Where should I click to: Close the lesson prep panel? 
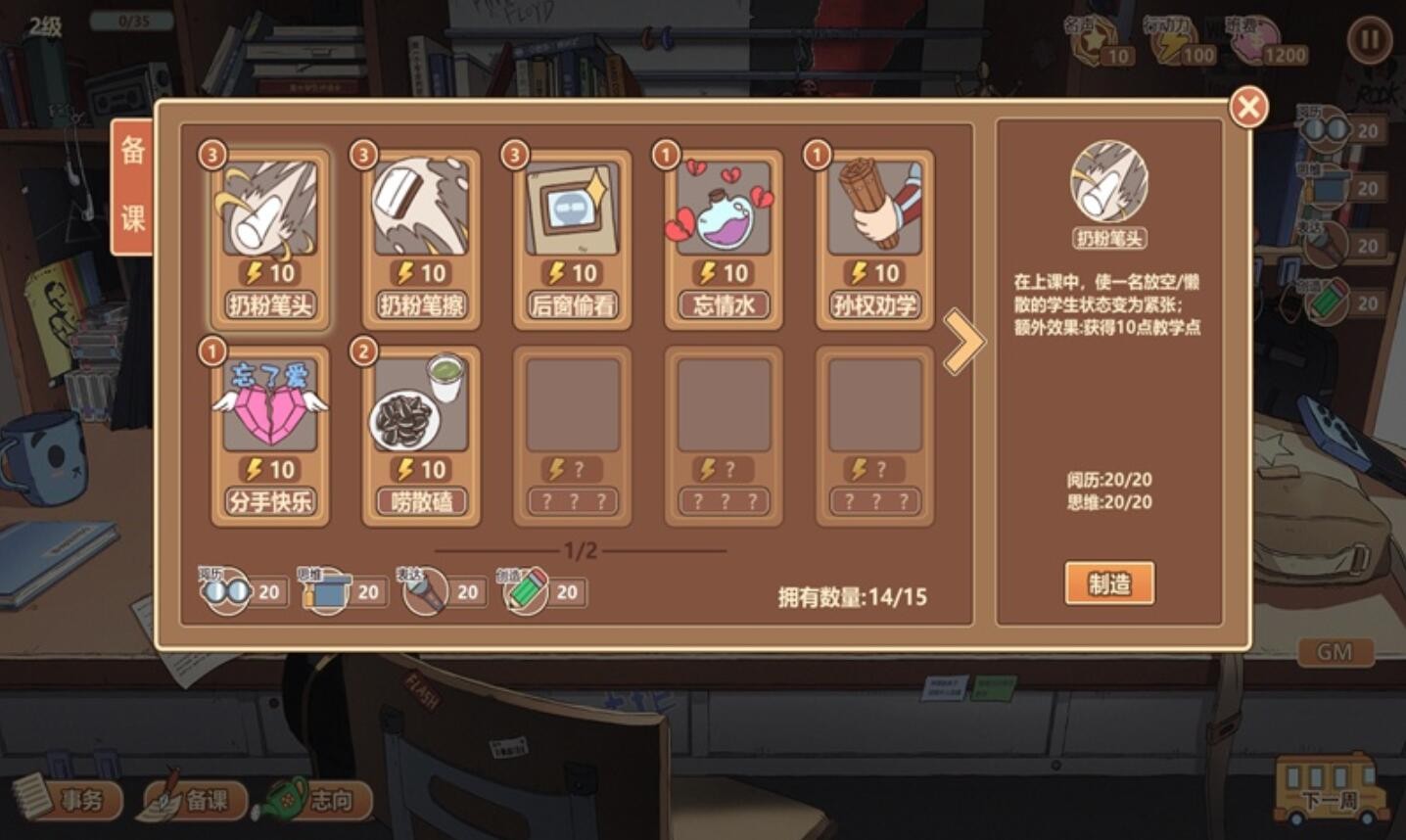point(1248,107)
